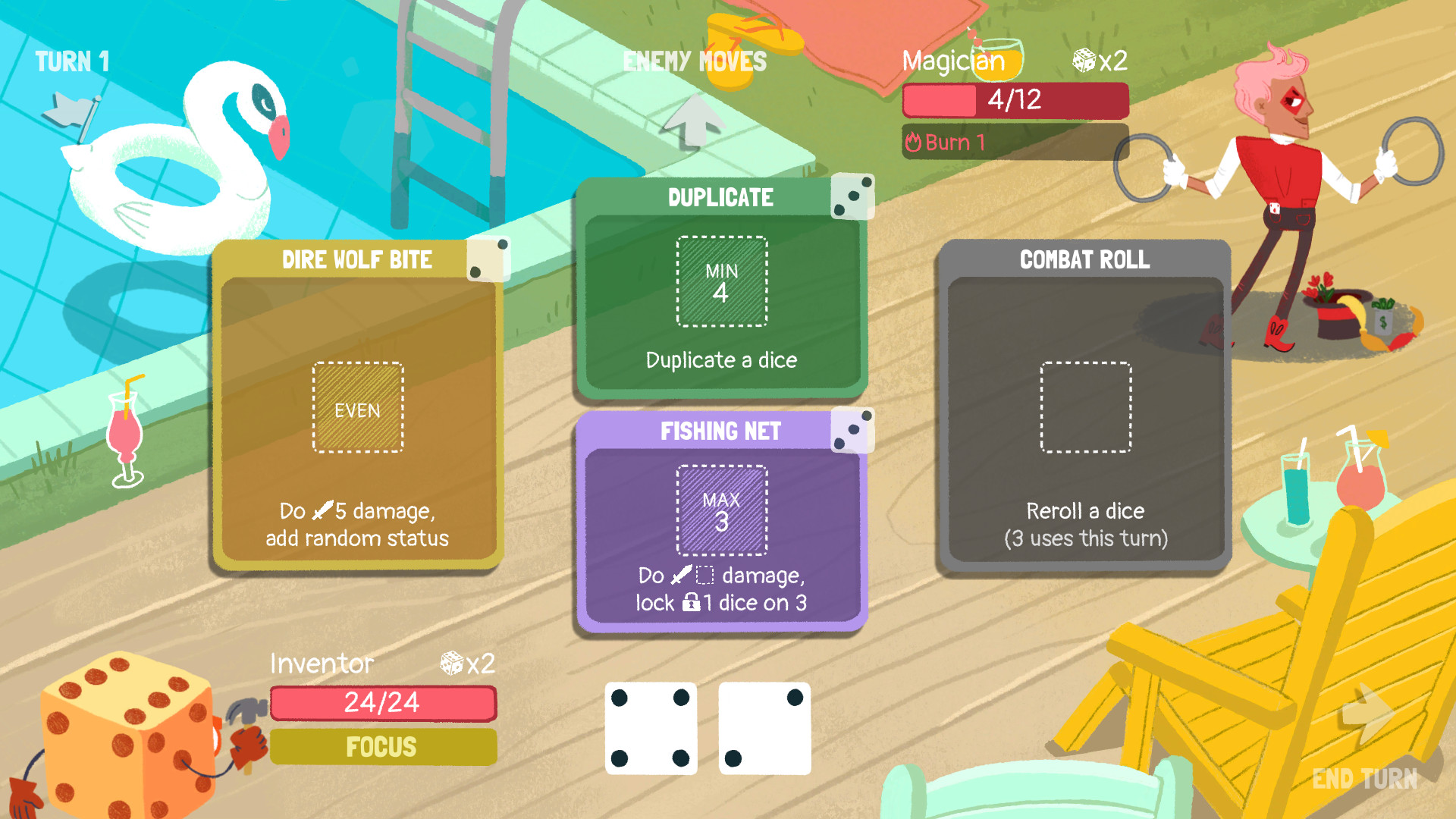The width and height of the screenshot is (1456, 819).
Task: Select the dice showing four pips
Action: [x=651, y=728]
